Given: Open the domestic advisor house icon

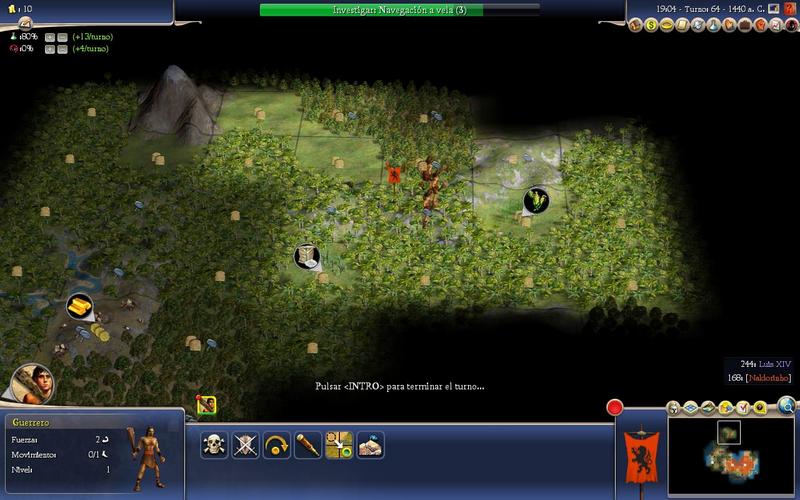Looking at the screenshot, I should tap(635, 24).
